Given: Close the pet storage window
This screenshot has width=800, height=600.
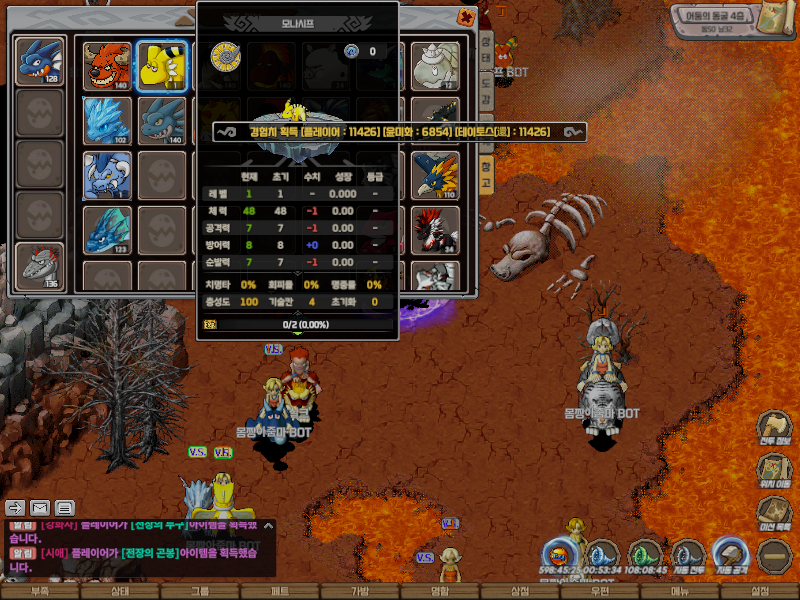Looking at the screenshot, I should [466, 17].
